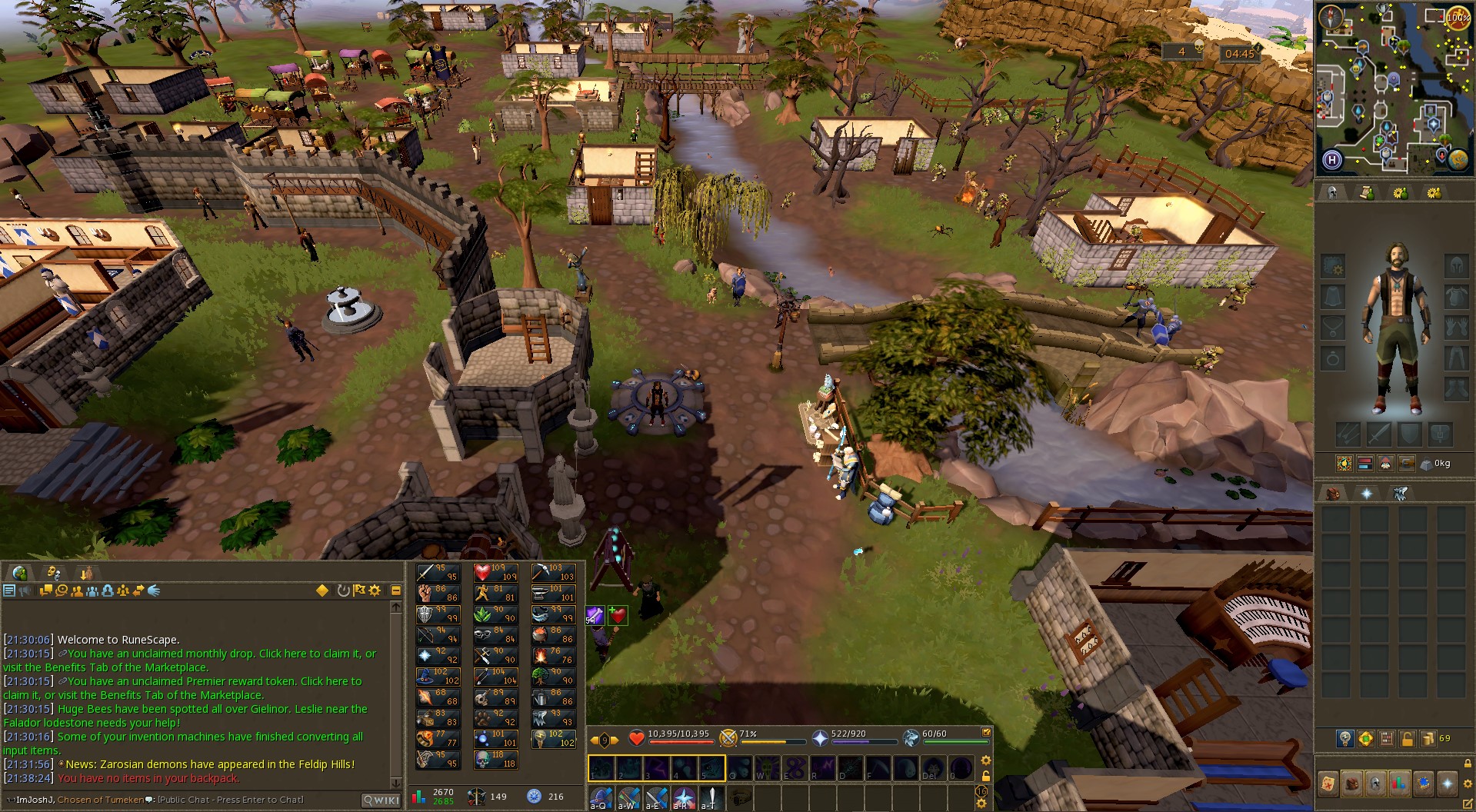Viewport: 1476px width, 812px height.
Task: Open the Wiki search button
Action: (381, 800)
